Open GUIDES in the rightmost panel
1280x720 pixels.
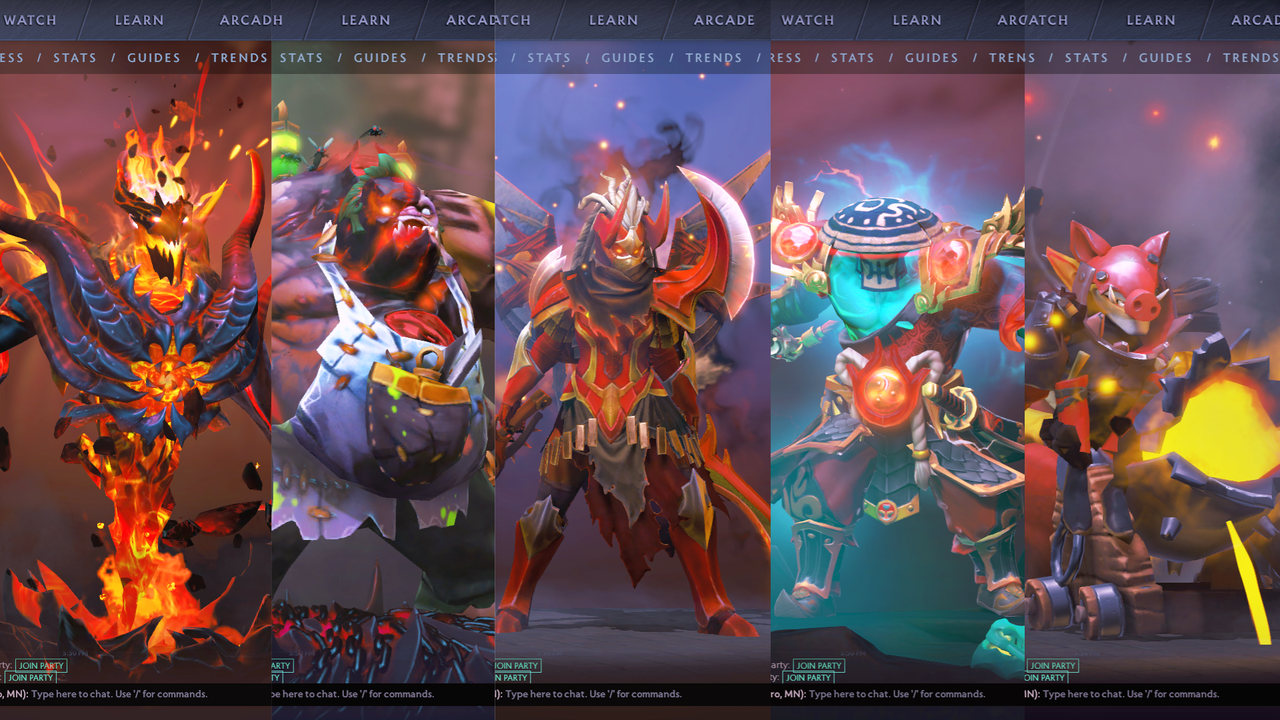[1164, 57]
